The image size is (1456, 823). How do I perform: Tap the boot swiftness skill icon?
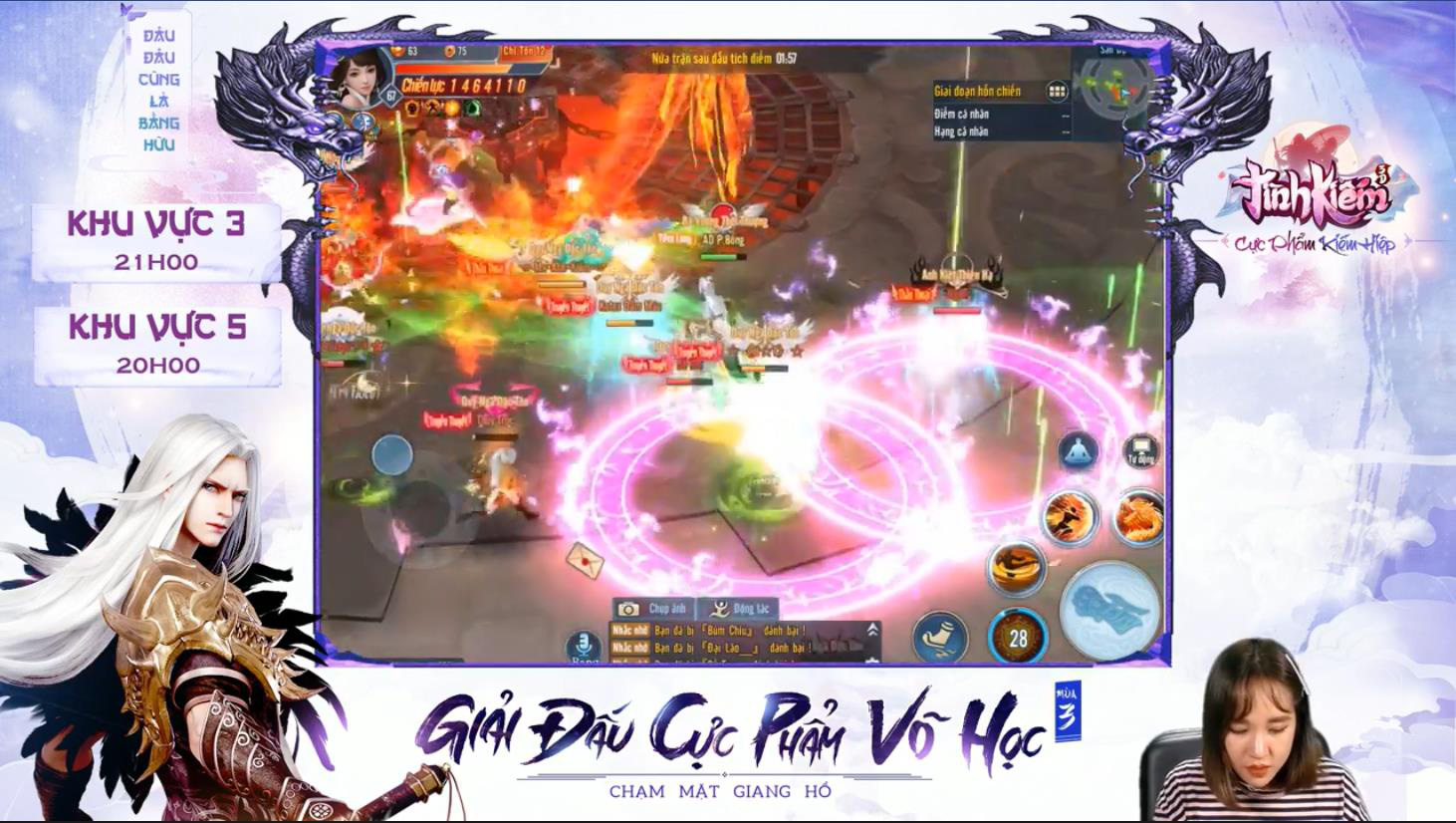941,635
